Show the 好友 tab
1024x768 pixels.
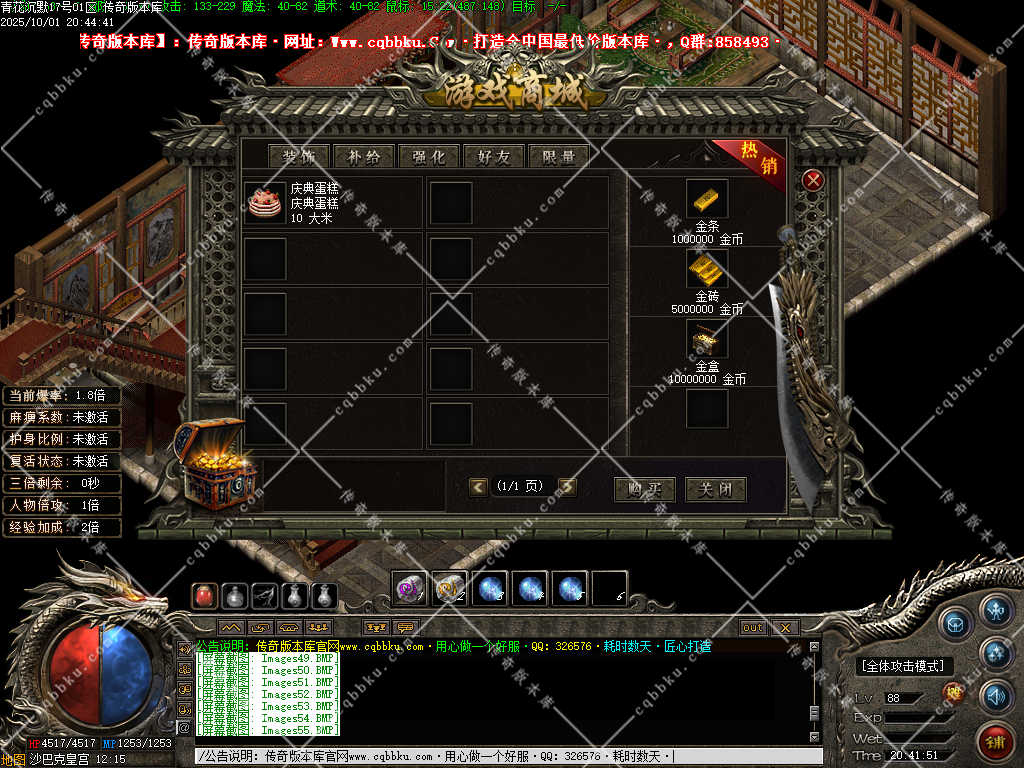[494, 156]
